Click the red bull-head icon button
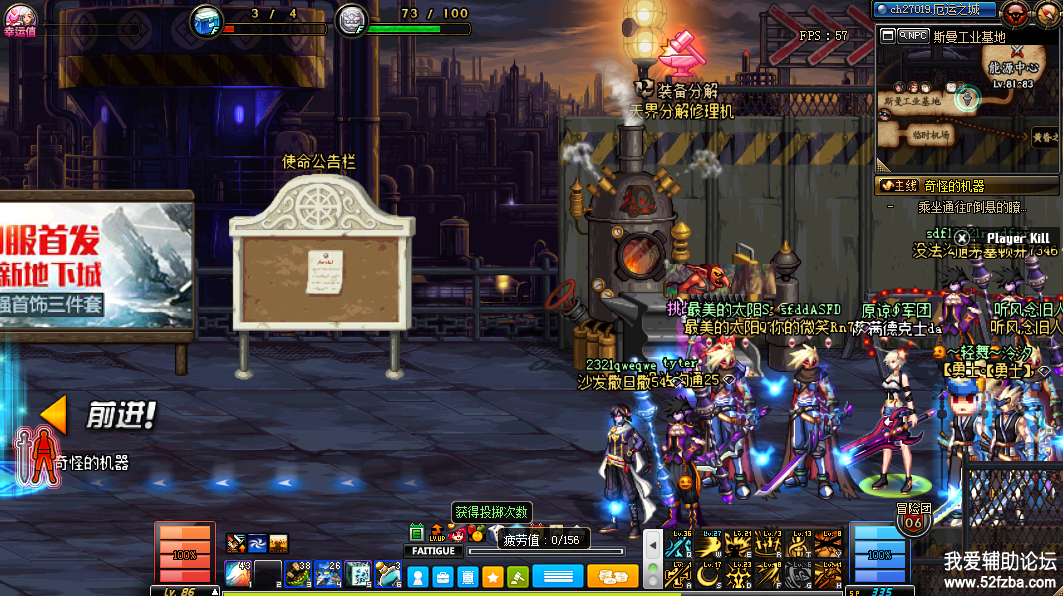 pos(1016,12)
